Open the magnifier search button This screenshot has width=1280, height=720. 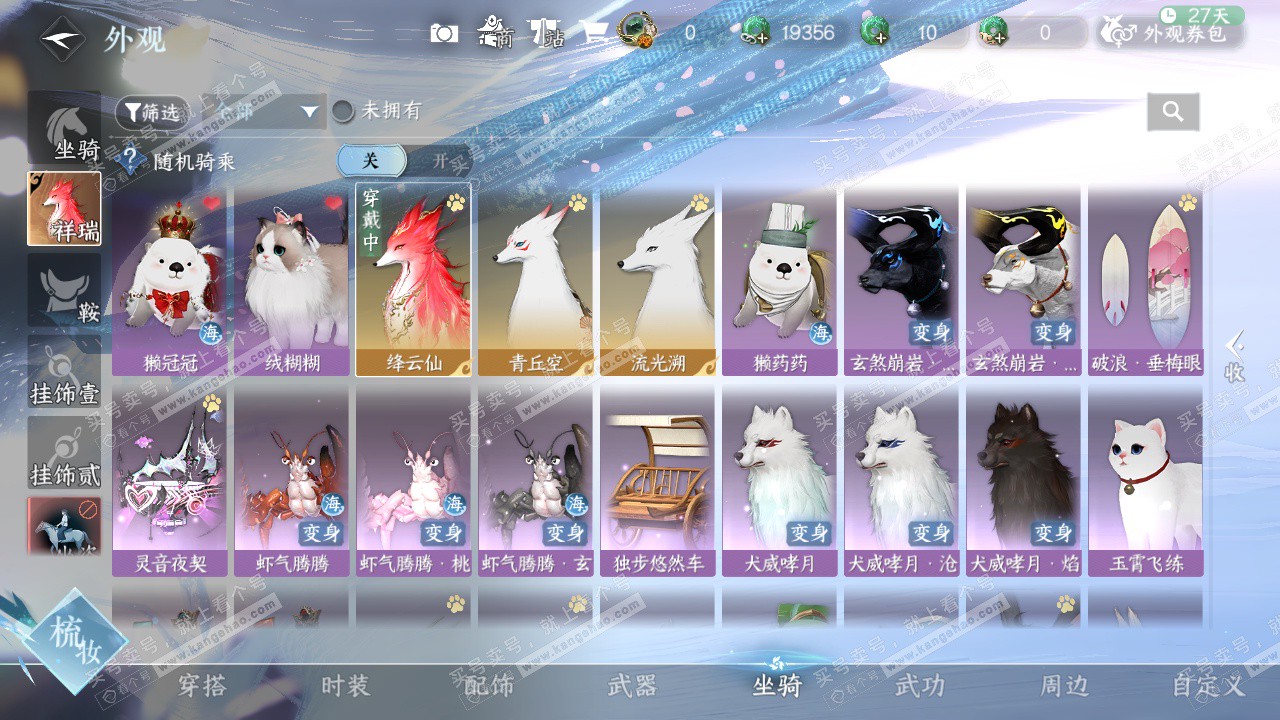pyautogui.click(x=1173, y=112)
